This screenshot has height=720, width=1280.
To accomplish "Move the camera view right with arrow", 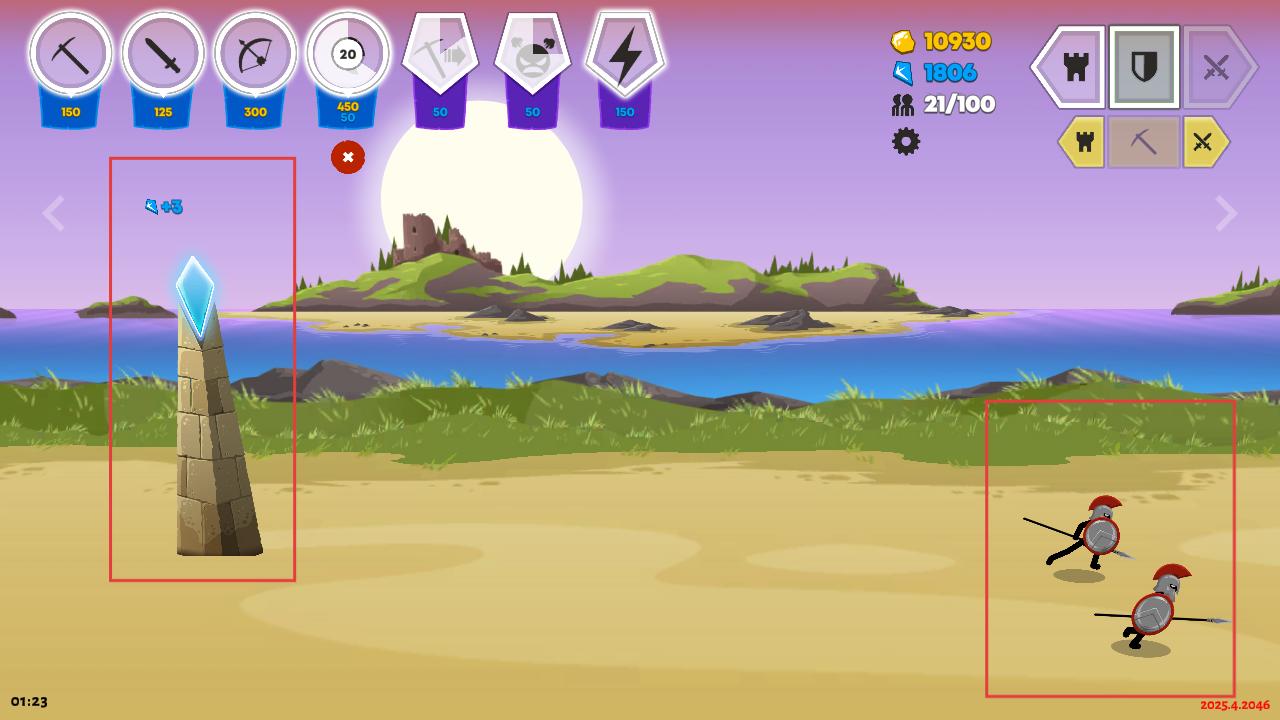I will [1226, 213].
